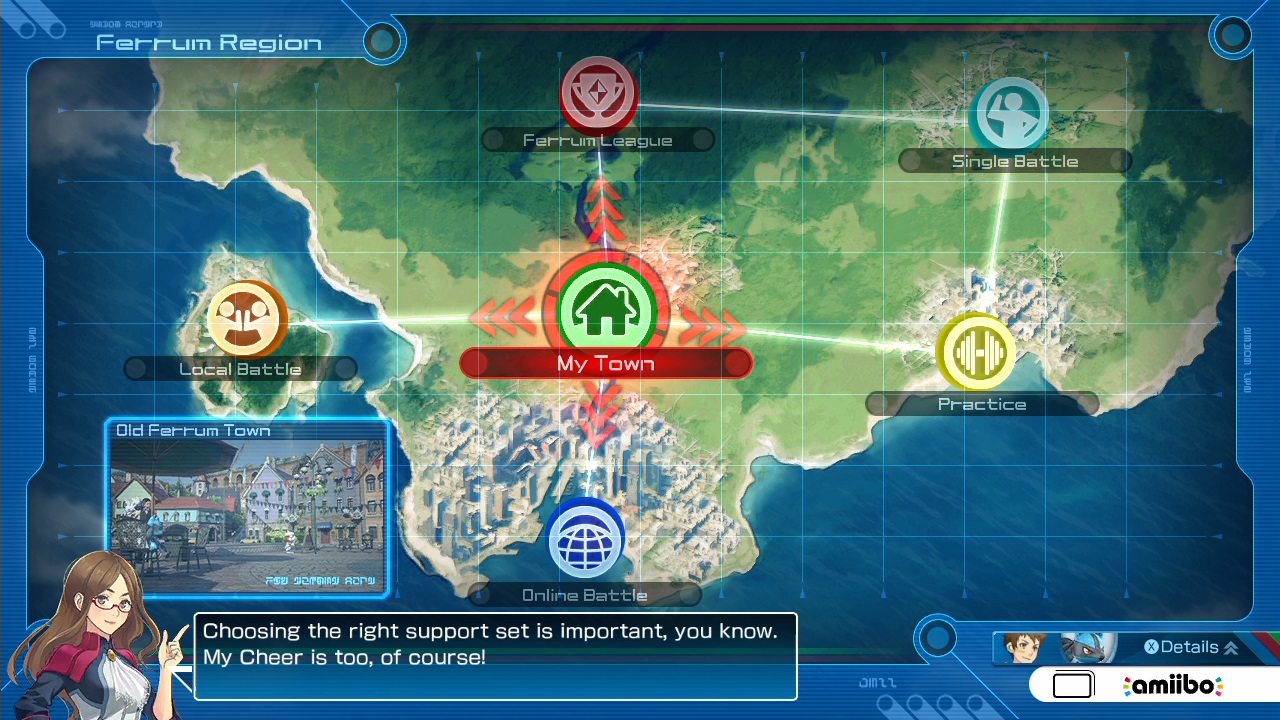Click the My Town red label
This screenshot has height=720, width=1280.
coord(606,364)
